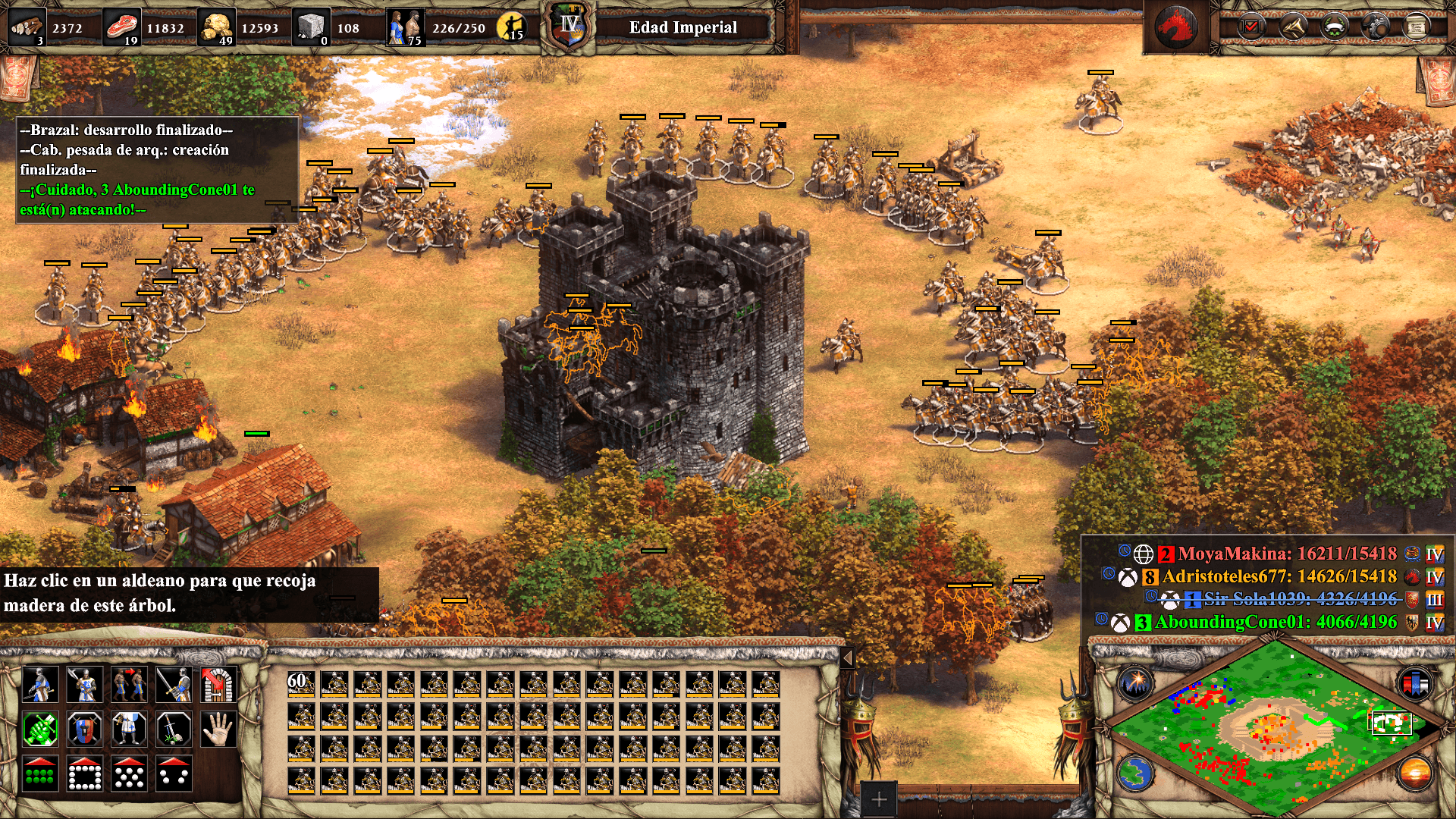Open the tech tree gears button
This screenshot has height=819, width=1456.
(x=1376, y=27)
